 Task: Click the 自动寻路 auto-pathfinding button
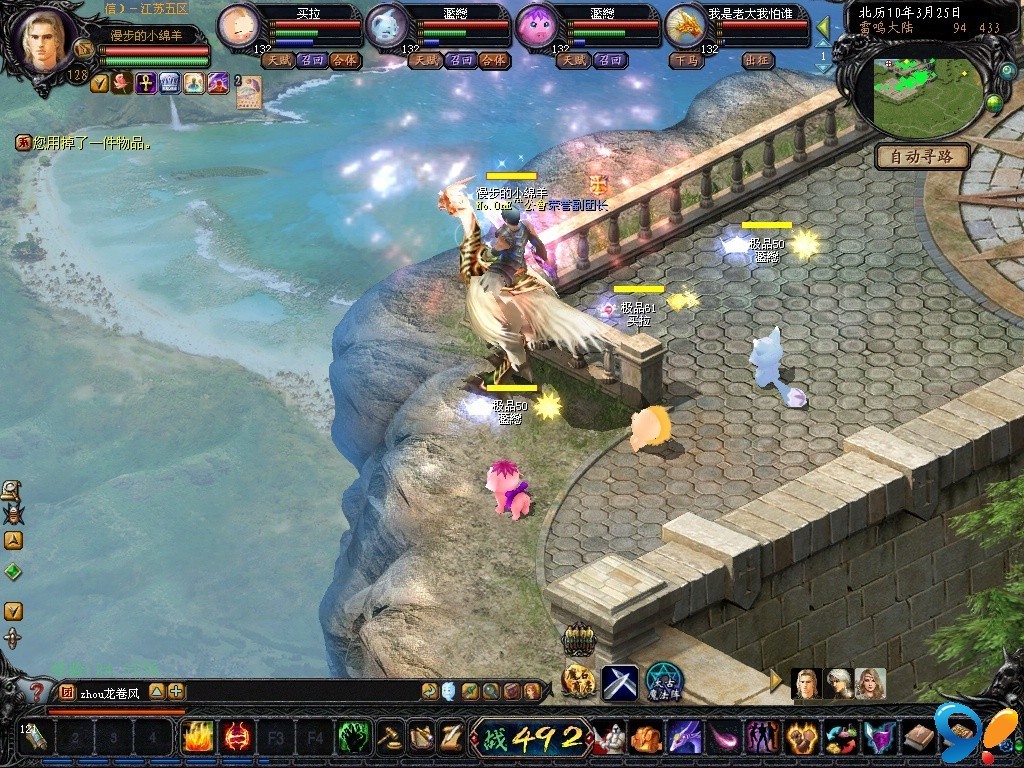click(x=922, y=156)
